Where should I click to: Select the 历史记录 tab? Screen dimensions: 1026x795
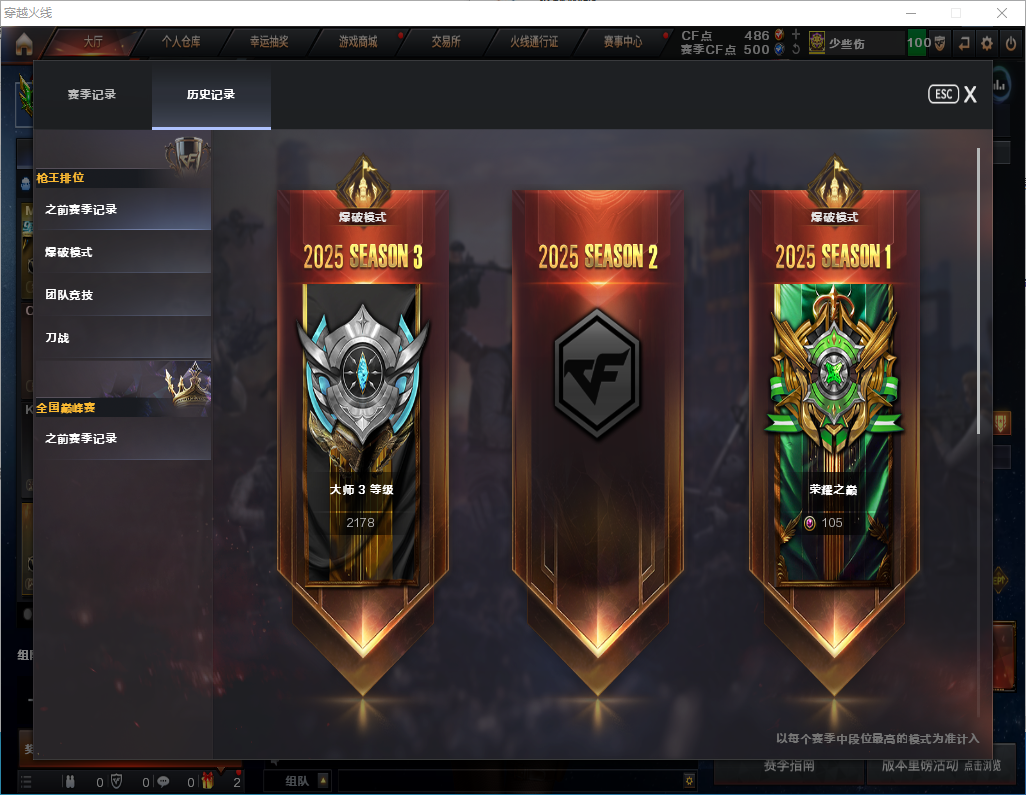coord(211,95)
